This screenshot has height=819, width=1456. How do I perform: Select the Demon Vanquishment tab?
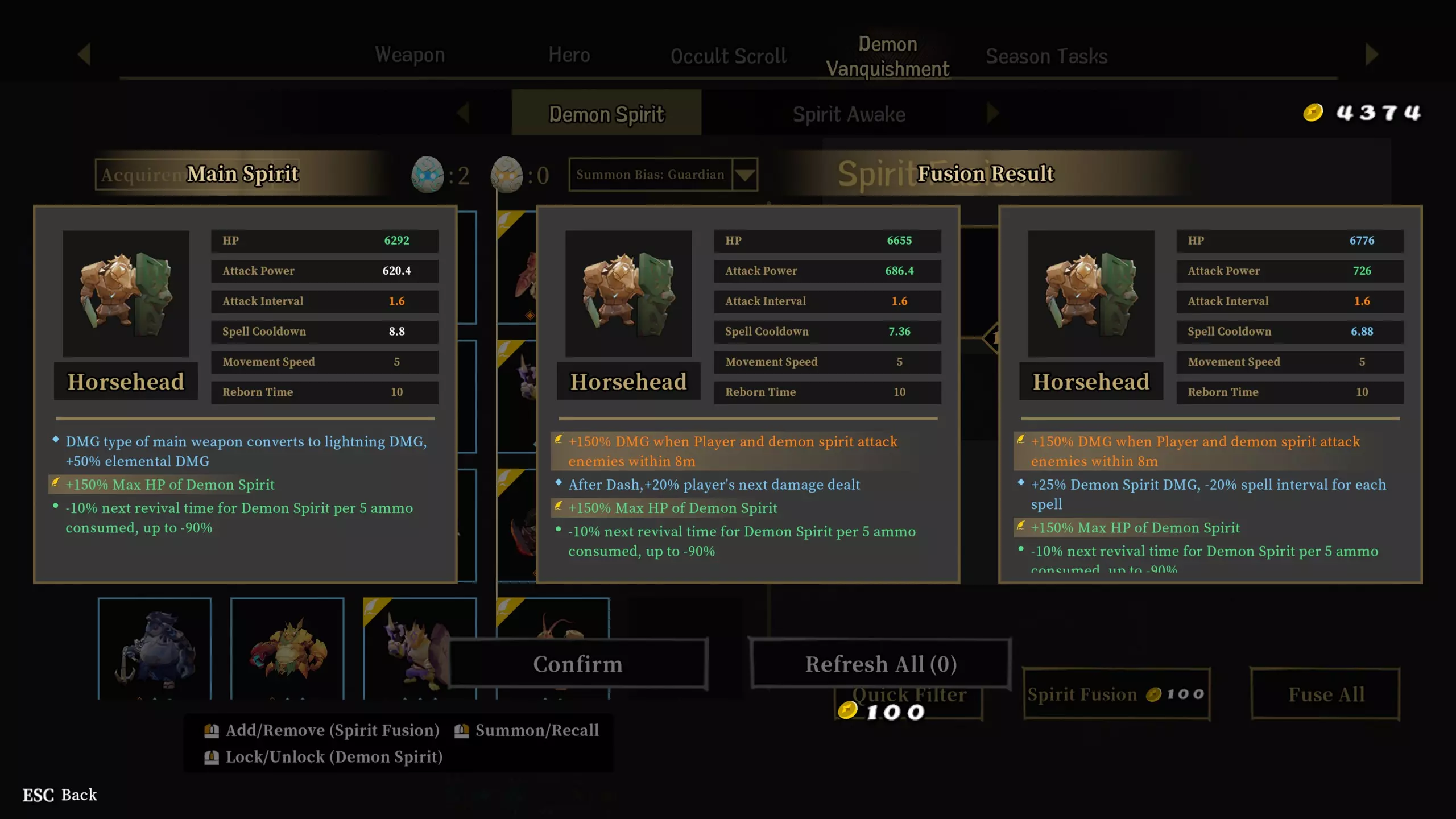point(887,56)
